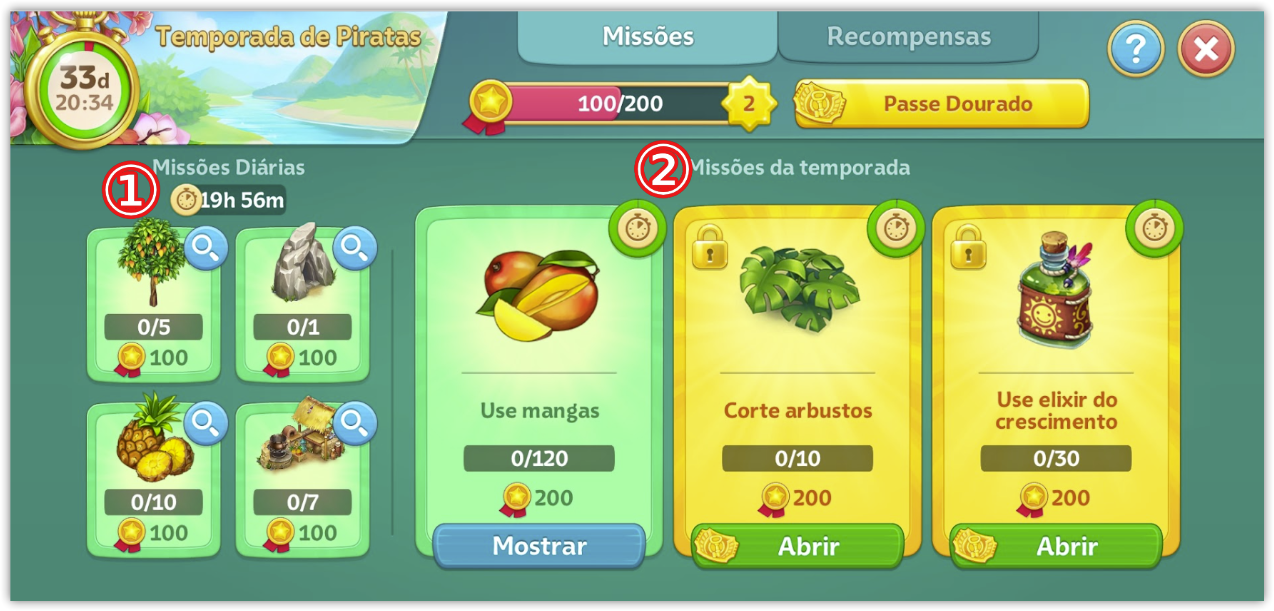
Task: Select the Missões tab
Action: [x=648, y=37]
